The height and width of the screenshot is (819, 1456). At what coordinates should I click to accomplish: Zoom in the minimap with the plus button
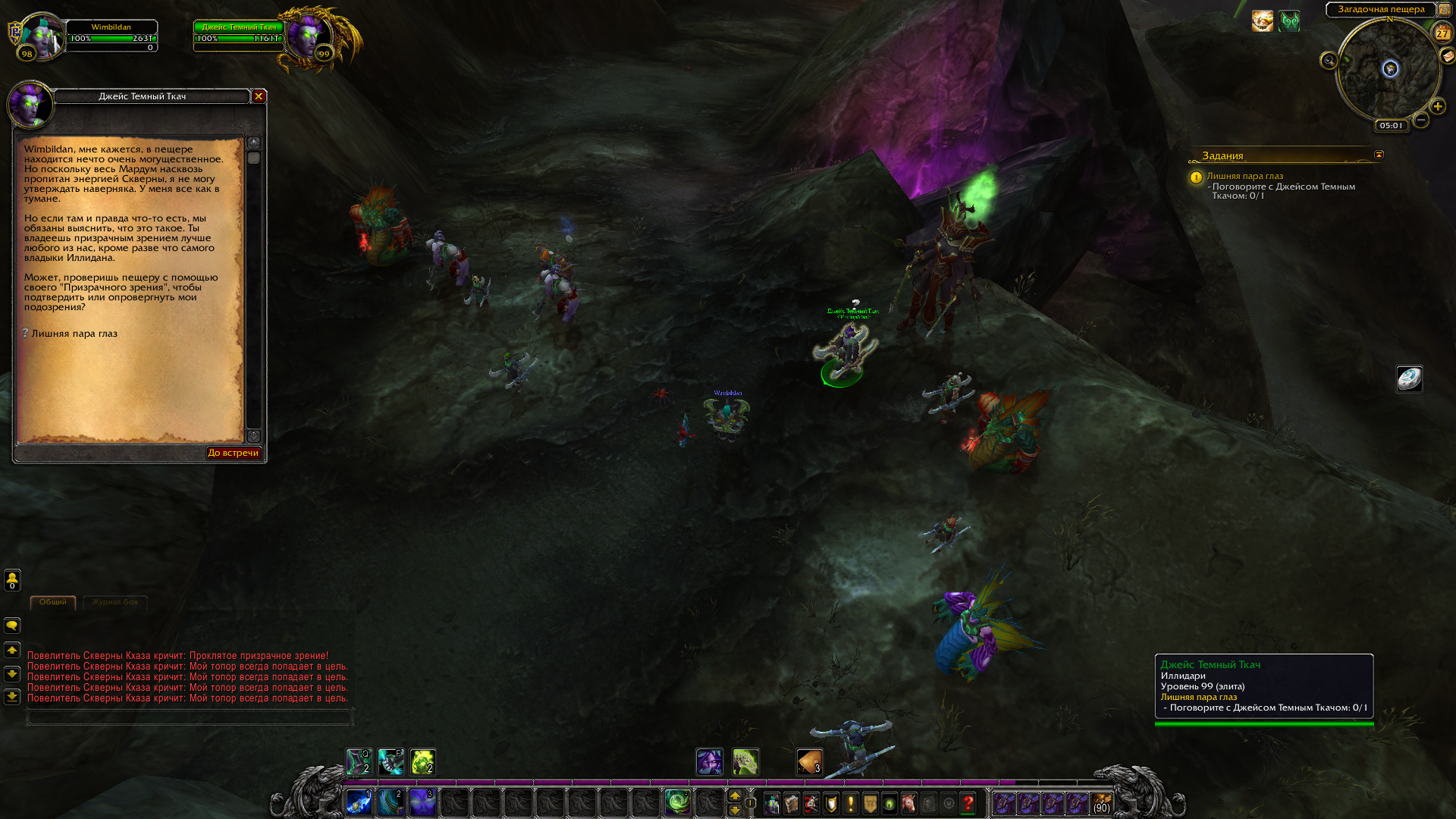[x=1437, y=107]
